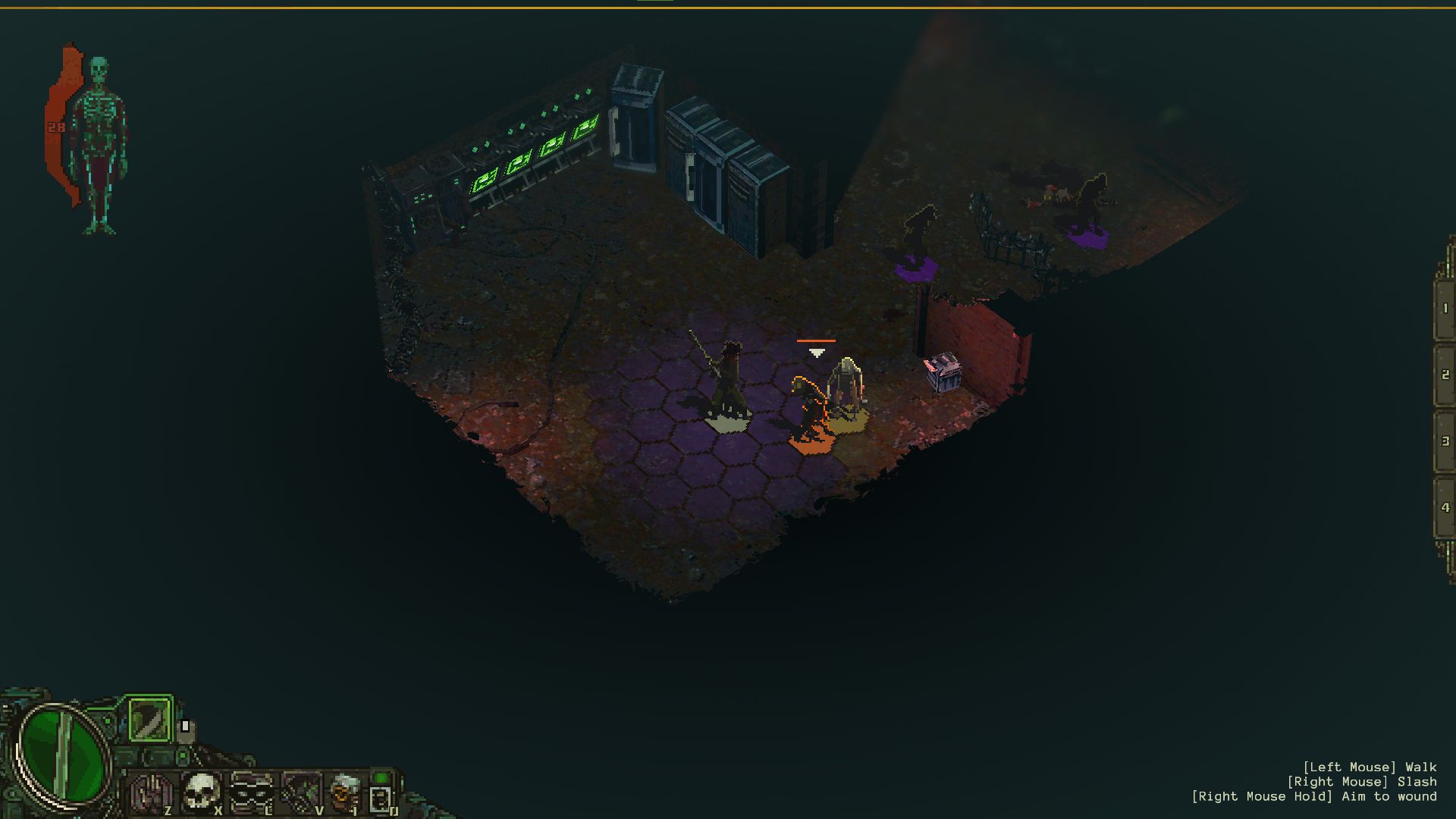
Task: Activate the skull ability on X
Action: [x=201, y=792]
